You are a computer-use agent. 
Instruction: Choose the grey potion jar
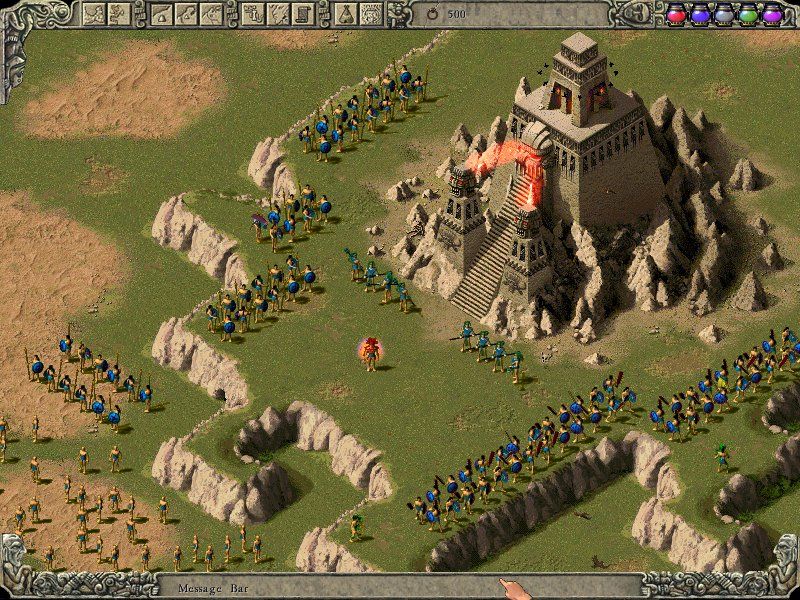(724, 15)
